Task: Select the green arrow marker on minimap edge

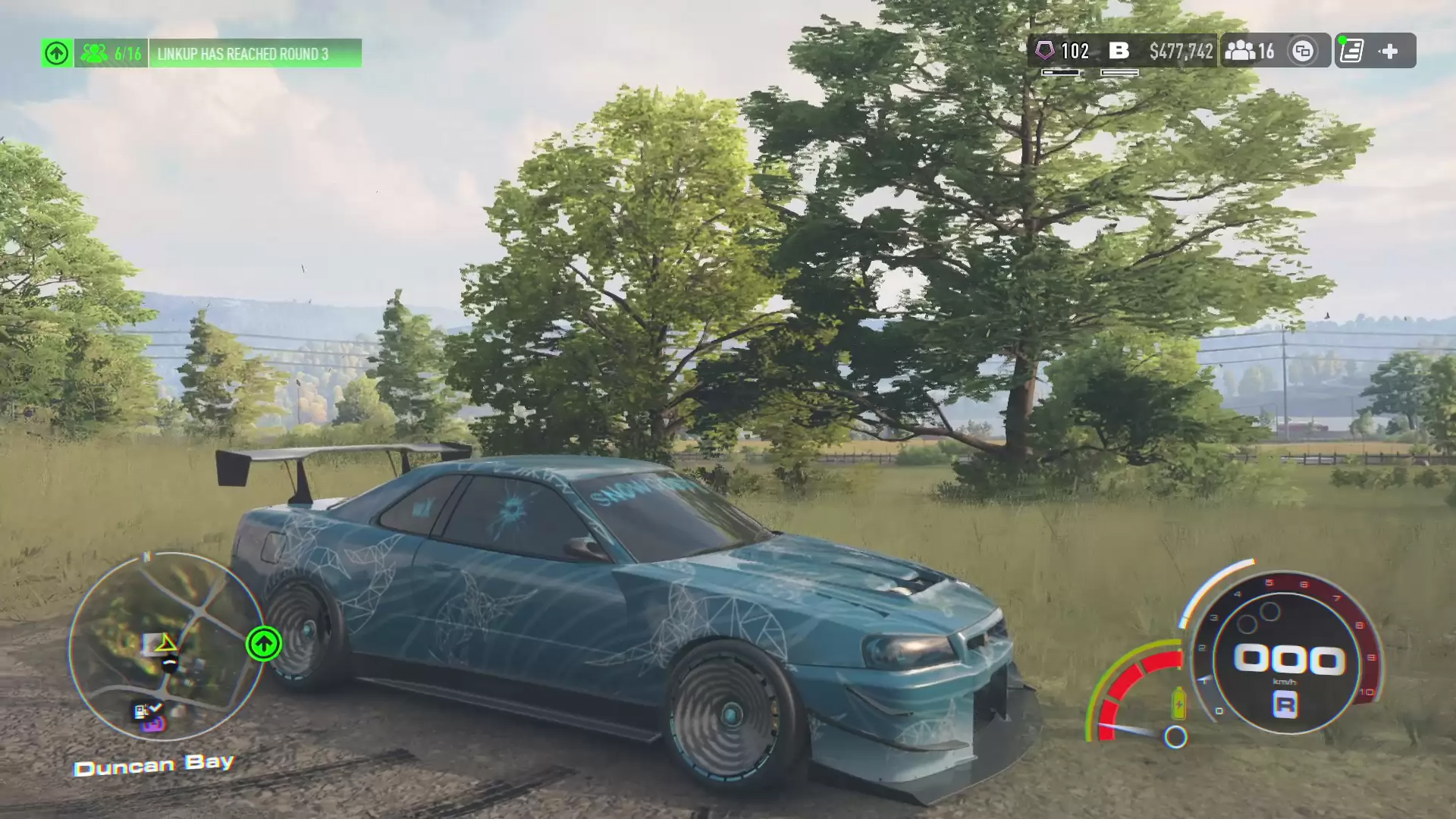Action: pyautogui.click(x=264, y=645)
